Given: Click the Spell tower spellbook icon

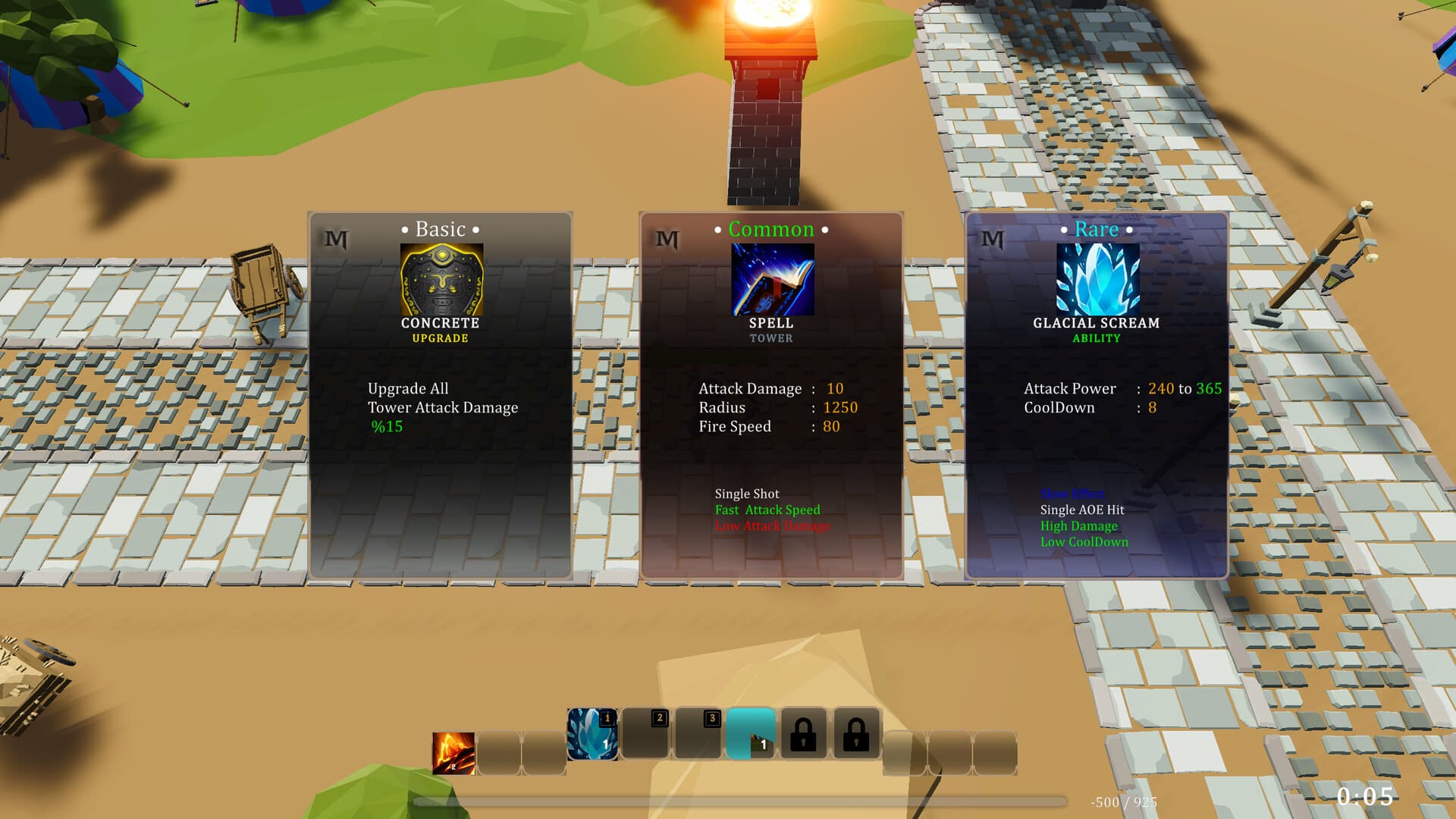Looking at the screenshot, I should (x=771, y=279).
